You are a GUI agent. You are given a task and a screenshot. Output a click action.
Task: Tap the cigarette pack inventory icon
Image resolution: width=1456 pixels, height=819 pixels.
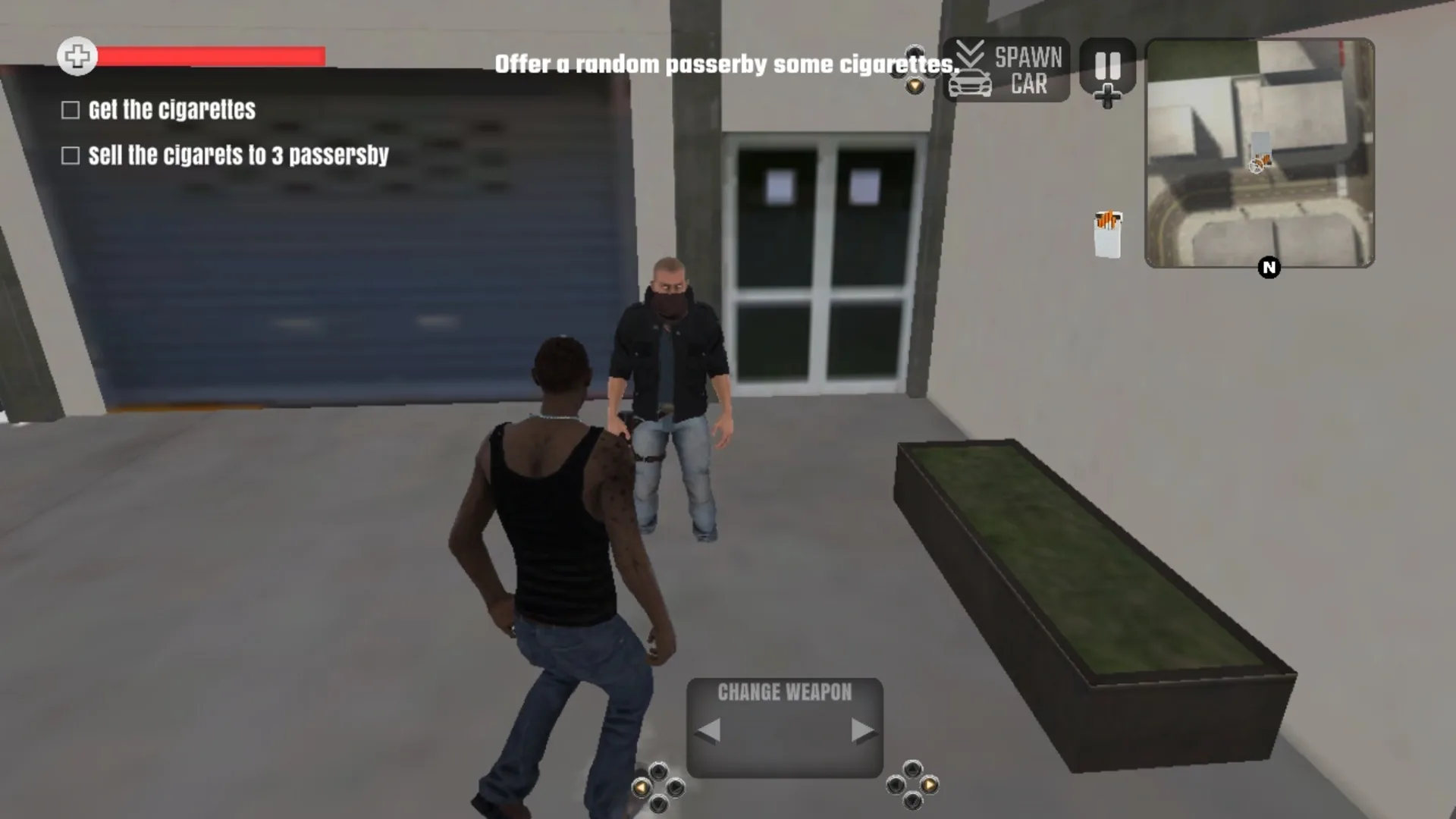click(1107, 231)
